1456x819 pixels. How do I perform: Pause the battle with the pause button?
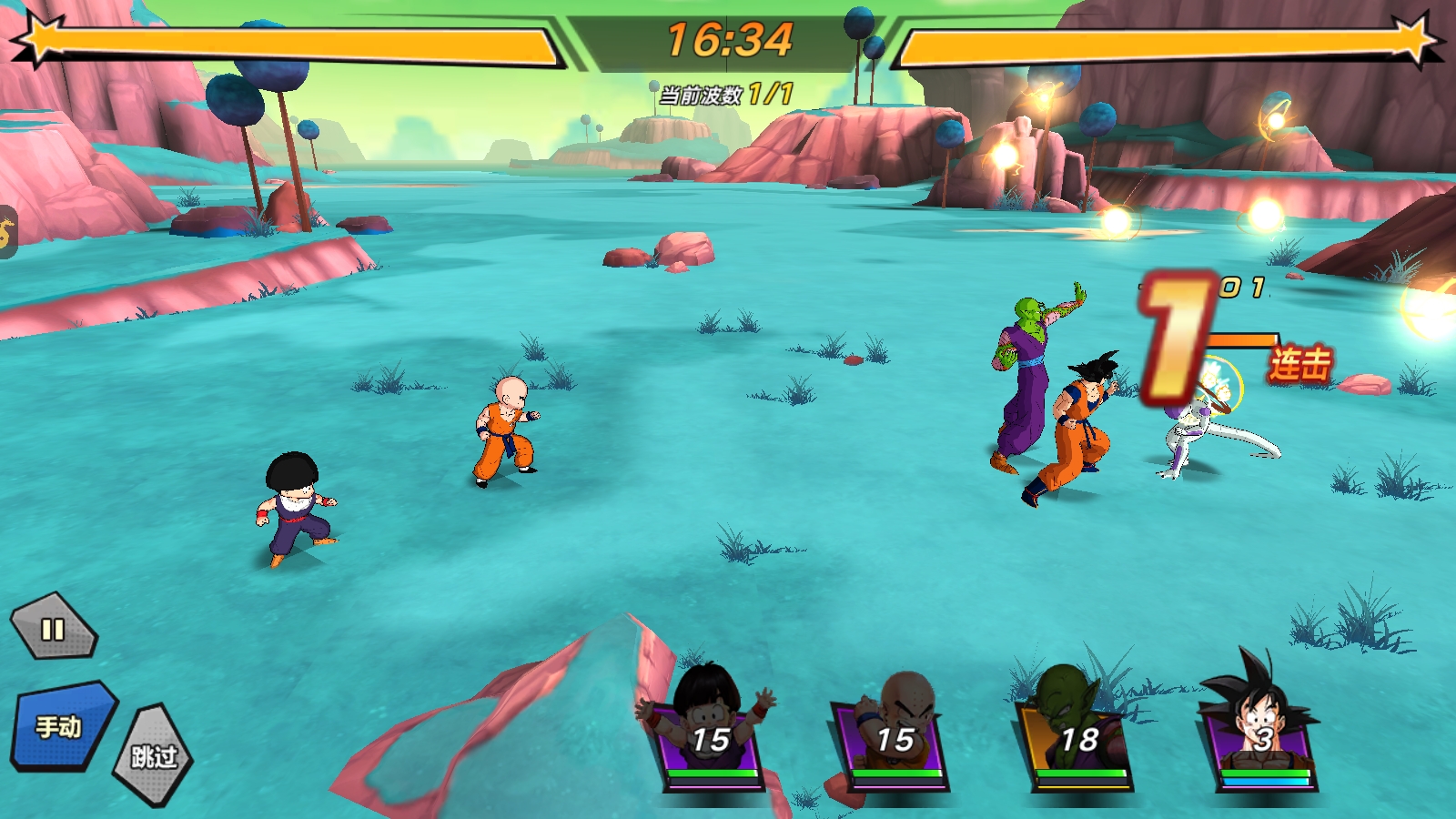[x=53, y=628]
